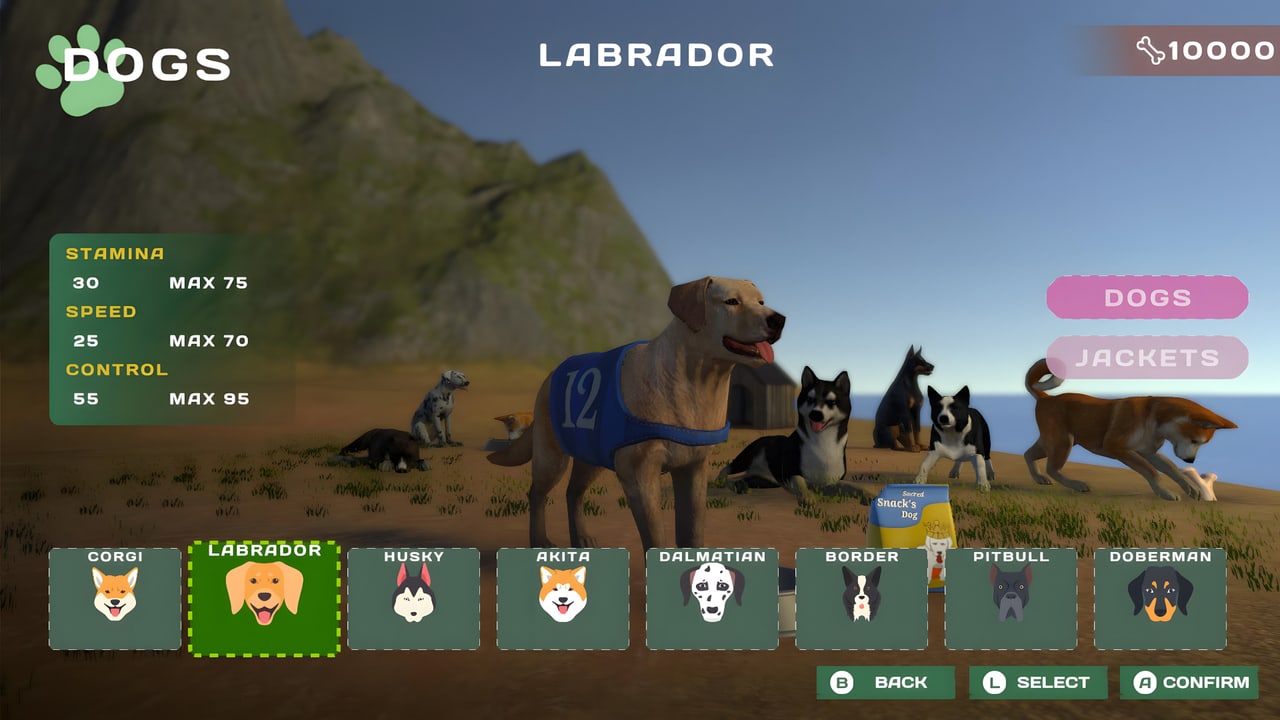Viewport: 1280px width, 720px height.
Task: Select the Doberman dog icon
Action: pos(1159,598)
